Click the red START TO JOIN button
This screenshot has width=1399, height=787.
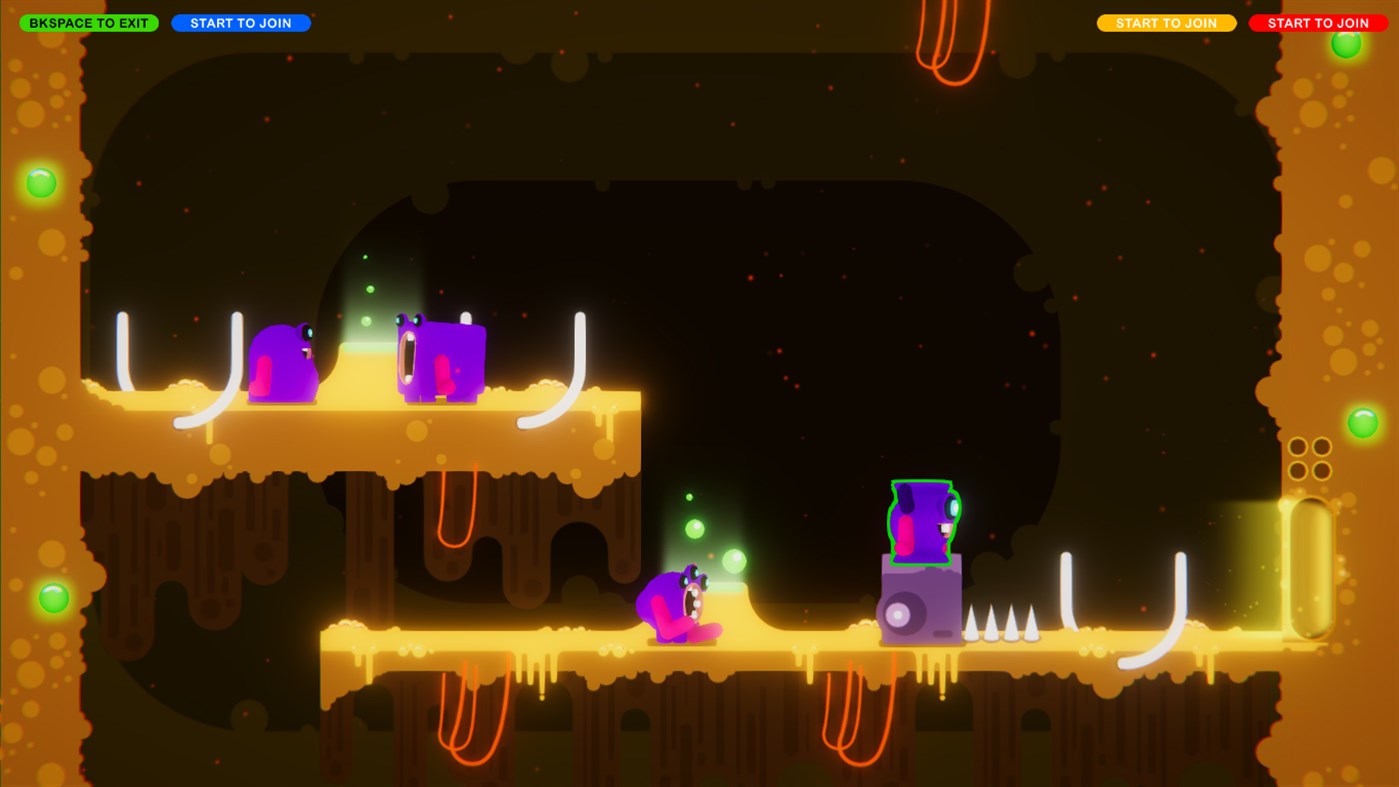click(x=1318, y=22)
